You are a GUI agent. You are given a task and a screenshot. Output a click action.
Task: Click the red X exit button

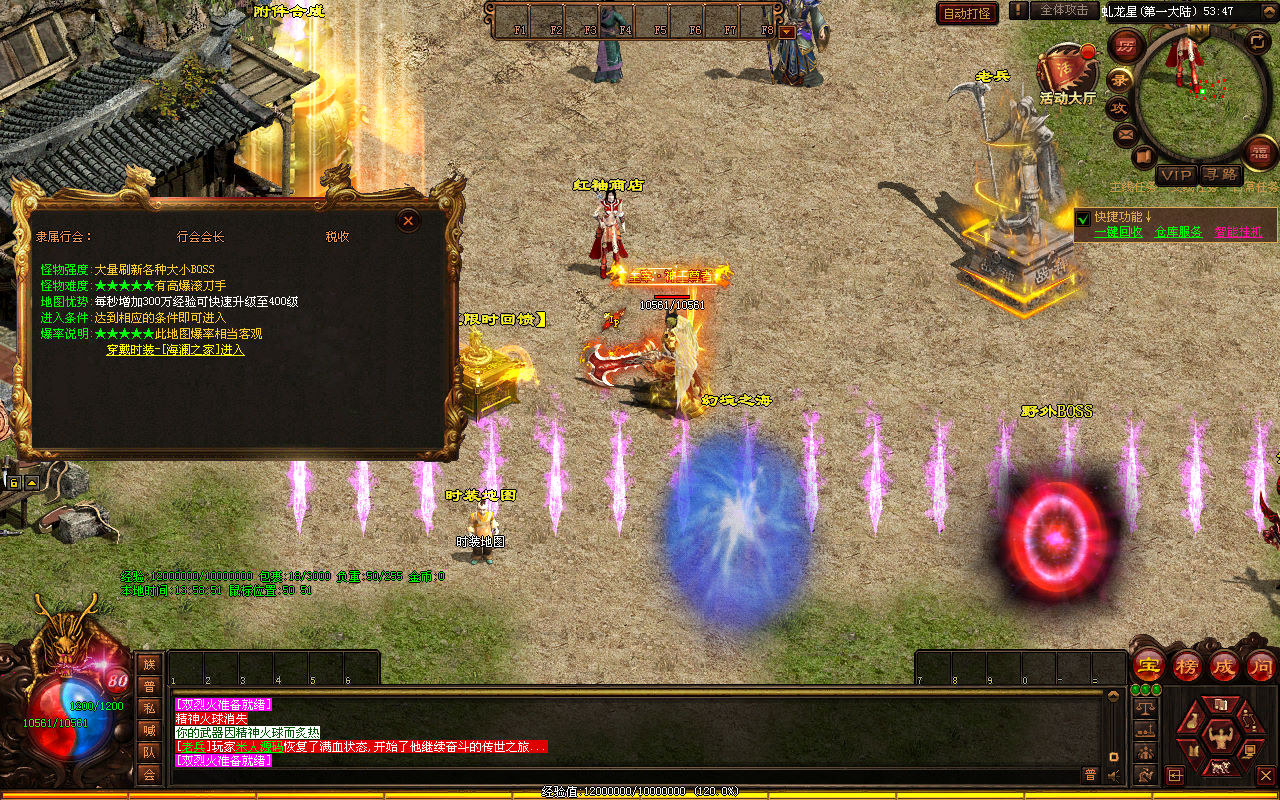point(1265,775)
